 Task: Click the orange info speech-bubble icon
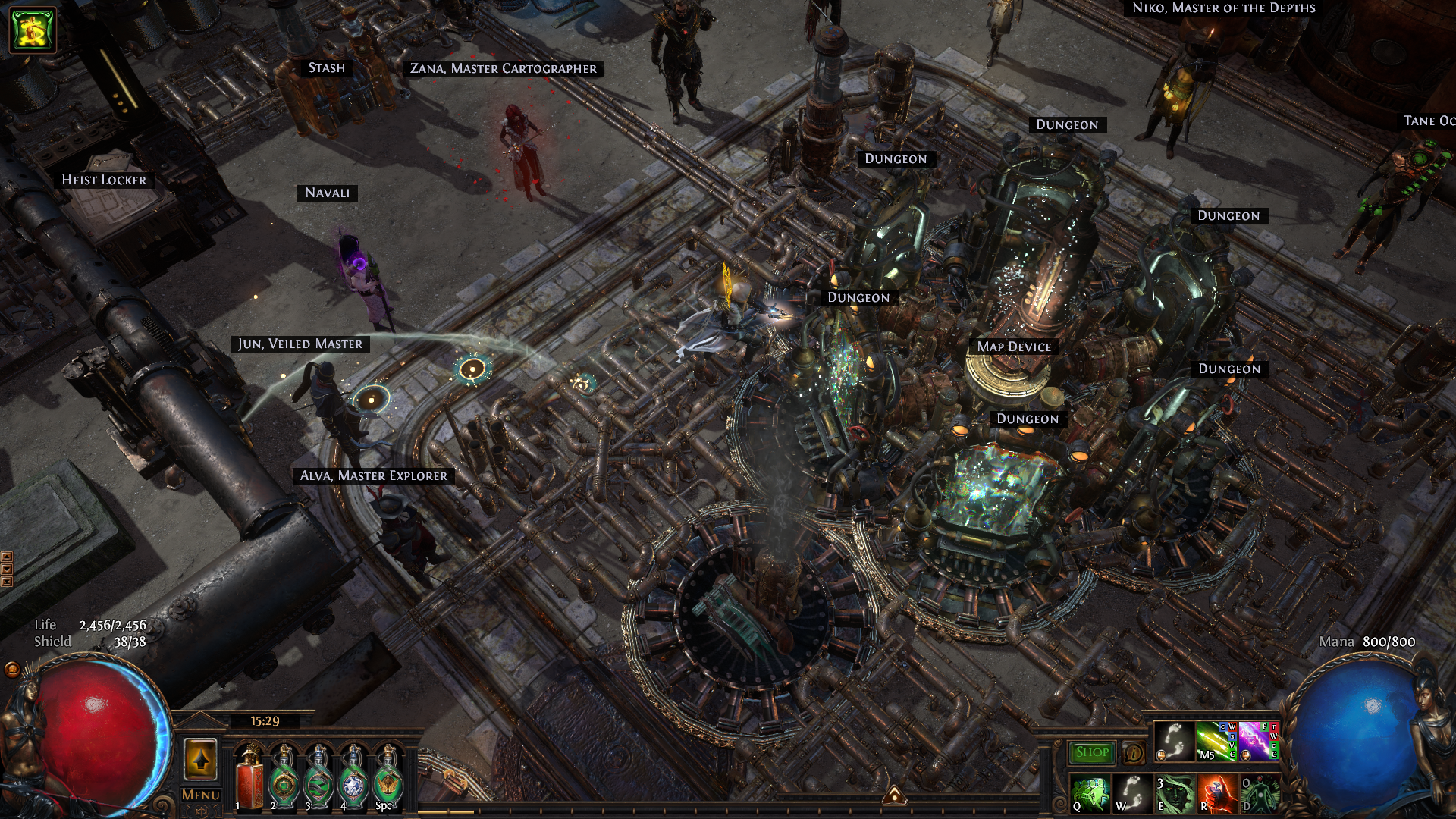click(1133, 753)
